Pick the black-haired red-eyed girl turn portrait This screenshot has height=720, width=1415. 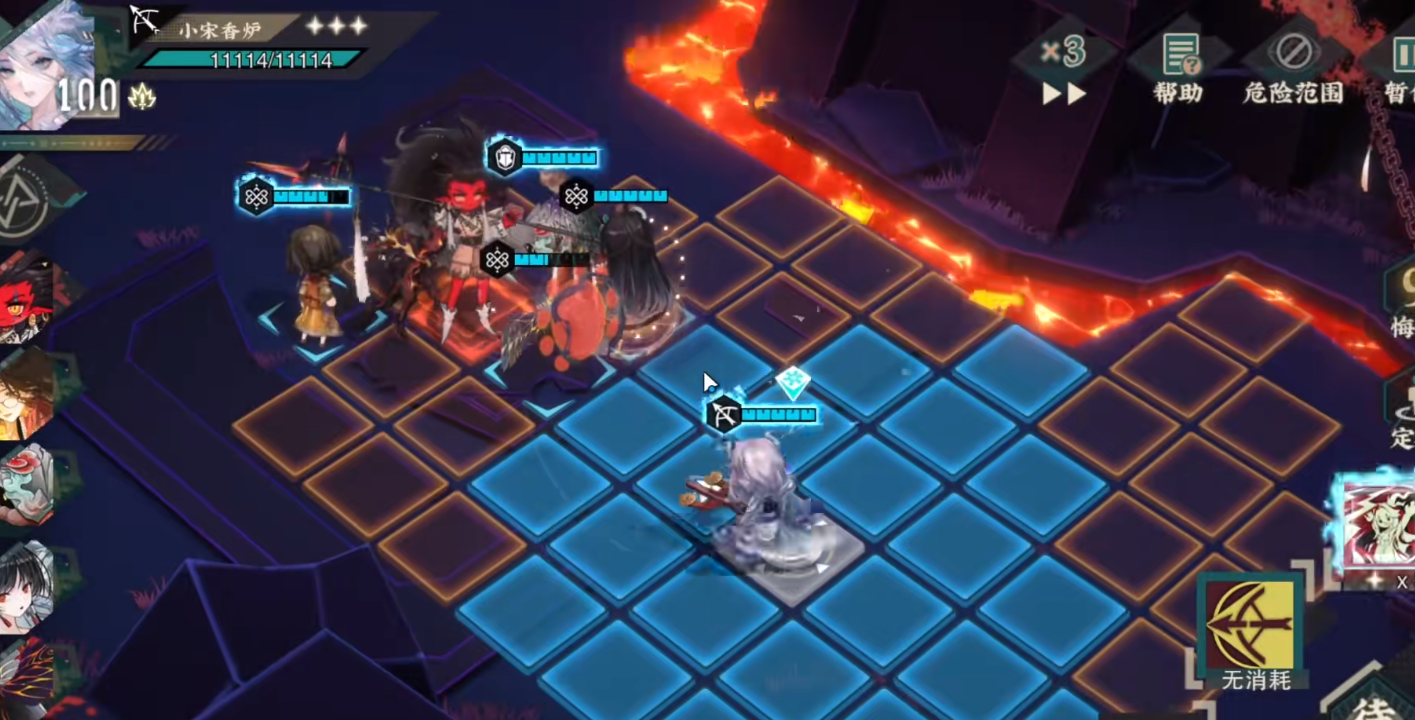(x=28, y=585)
